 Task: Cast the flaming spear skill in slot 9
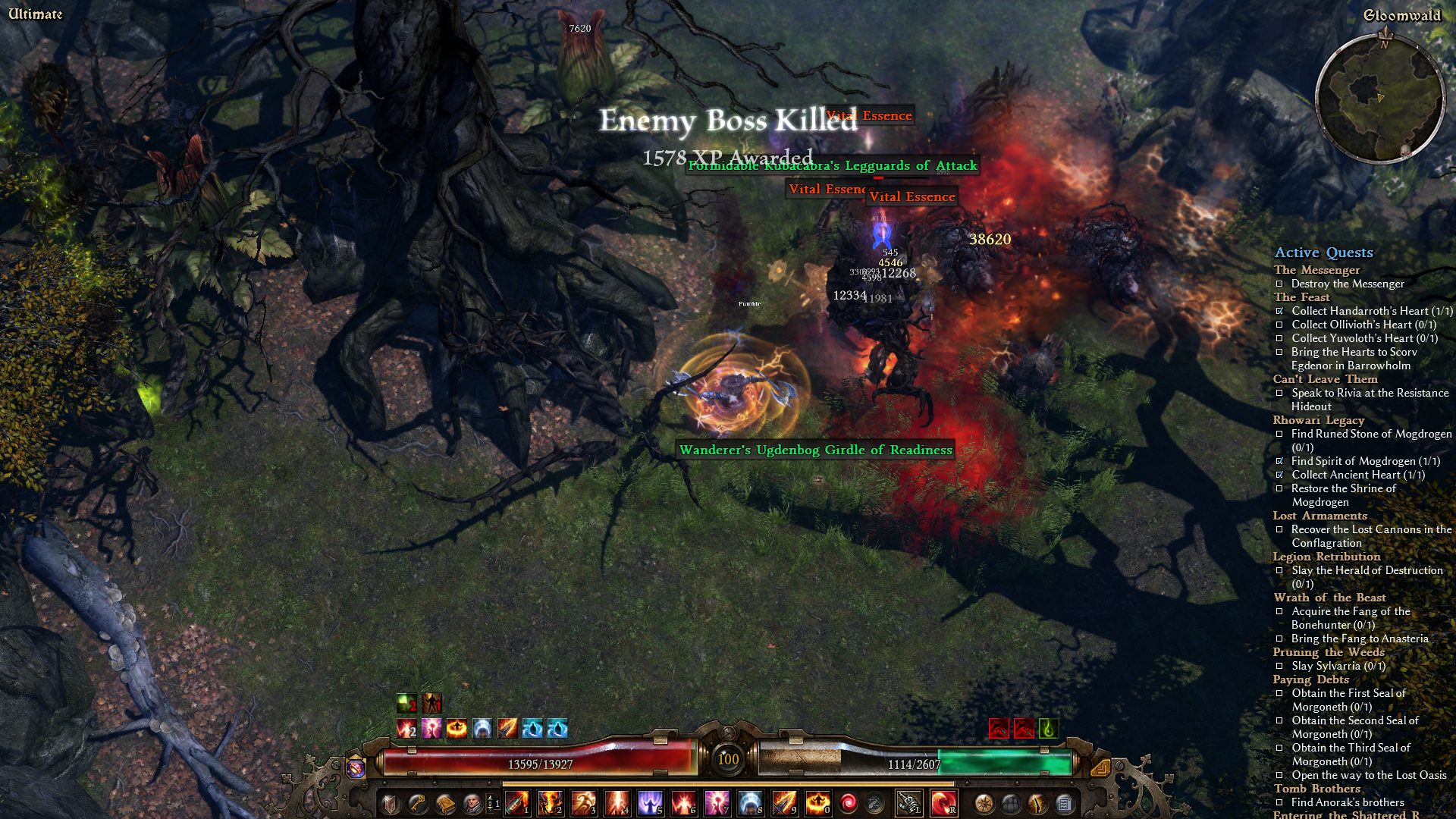(783, 802)
